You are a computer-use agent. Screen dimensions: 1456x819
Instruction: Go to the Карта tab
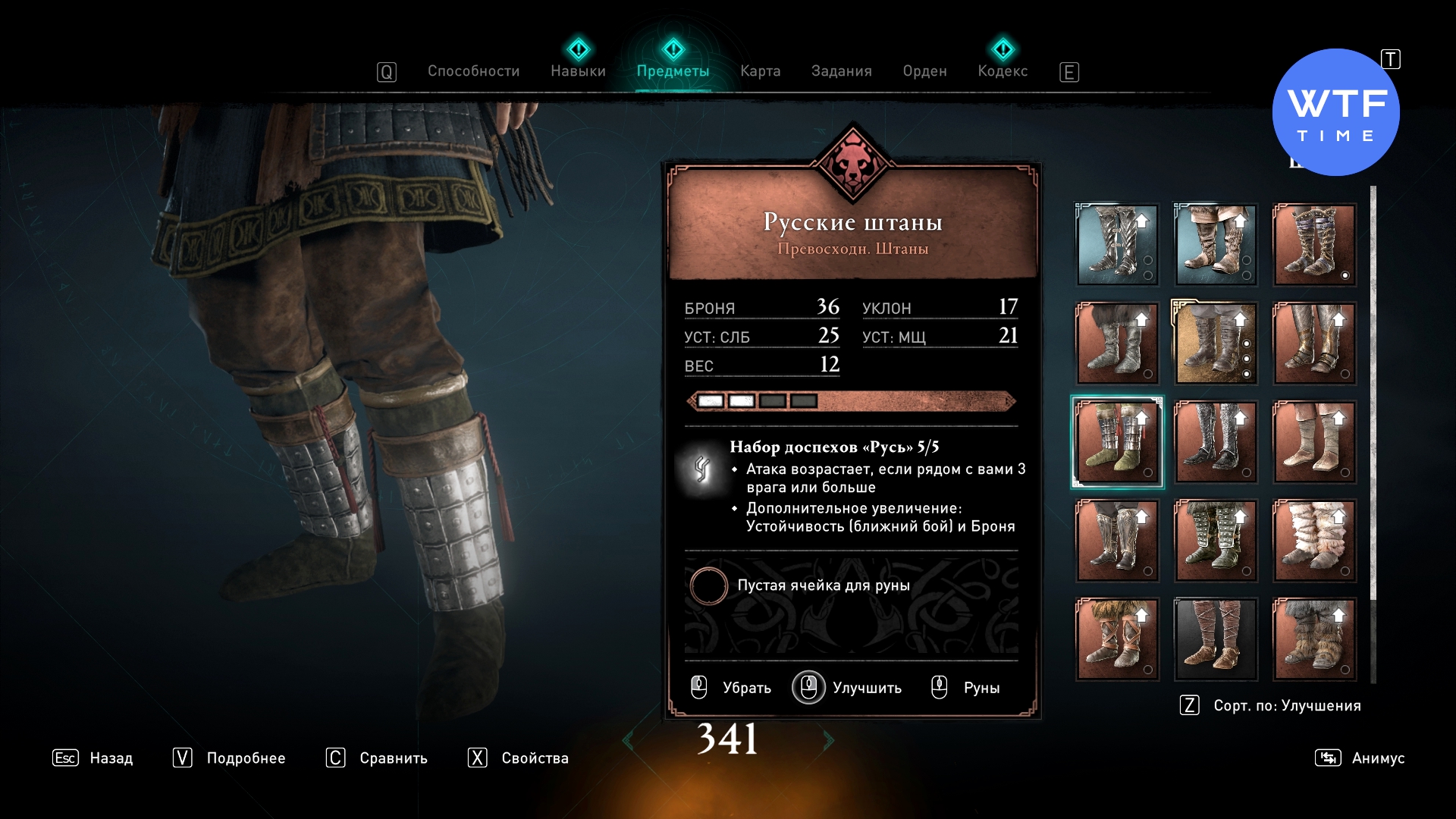tap(760, 71)
